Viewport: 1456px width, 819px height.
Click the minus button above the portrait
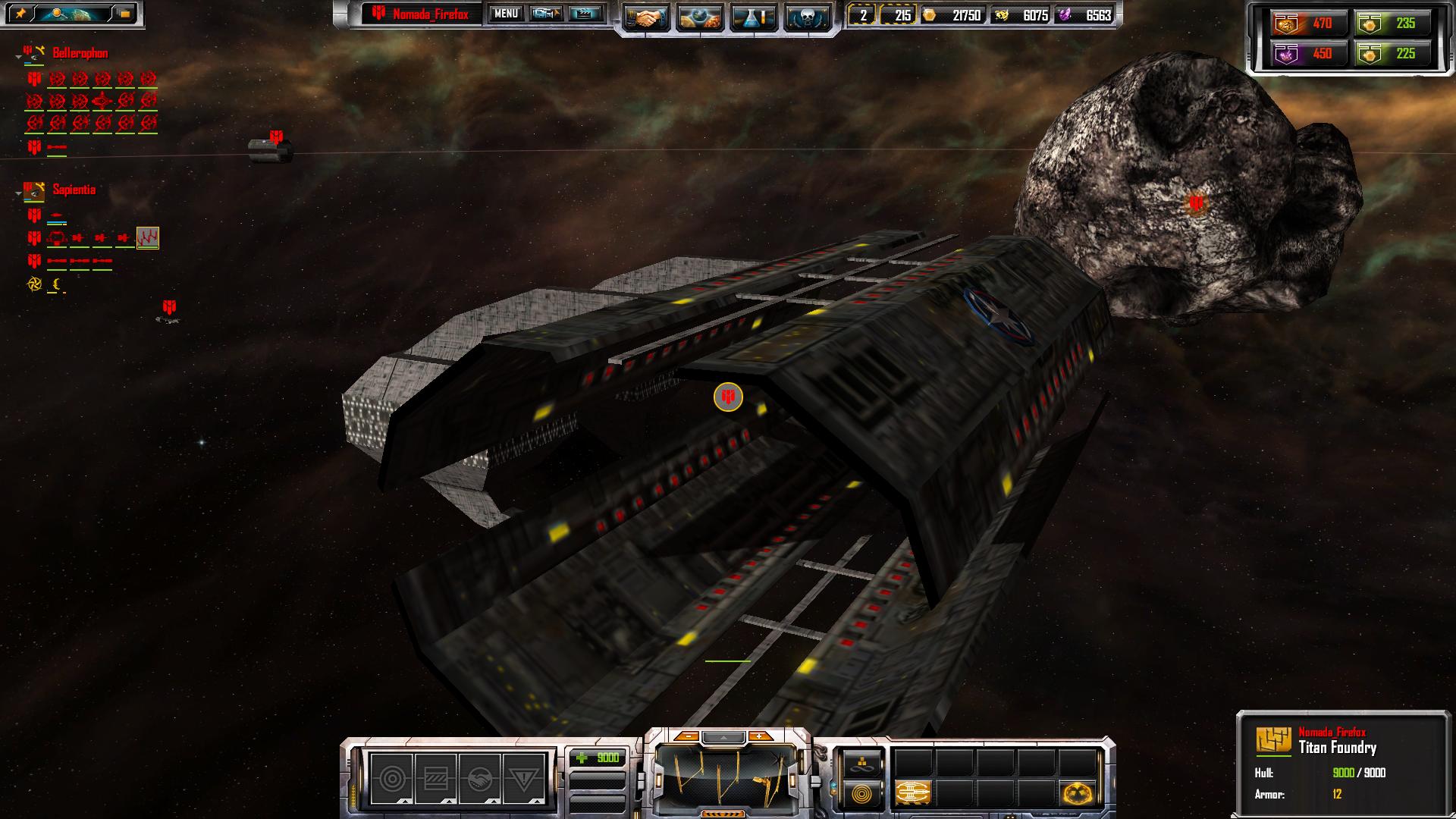point(687,736)
